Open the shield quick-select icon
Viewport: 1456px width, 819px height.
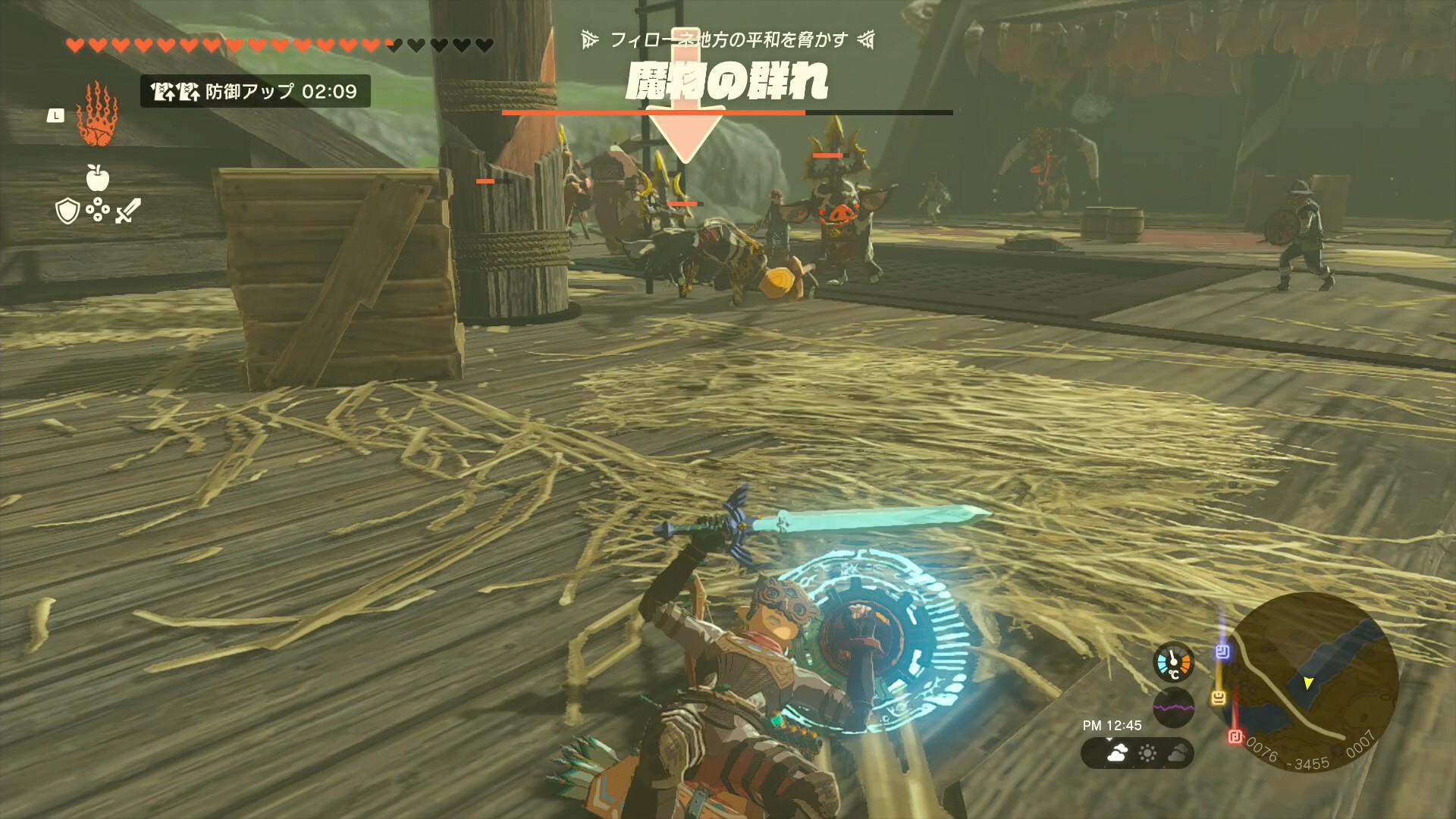click(67, 211)
